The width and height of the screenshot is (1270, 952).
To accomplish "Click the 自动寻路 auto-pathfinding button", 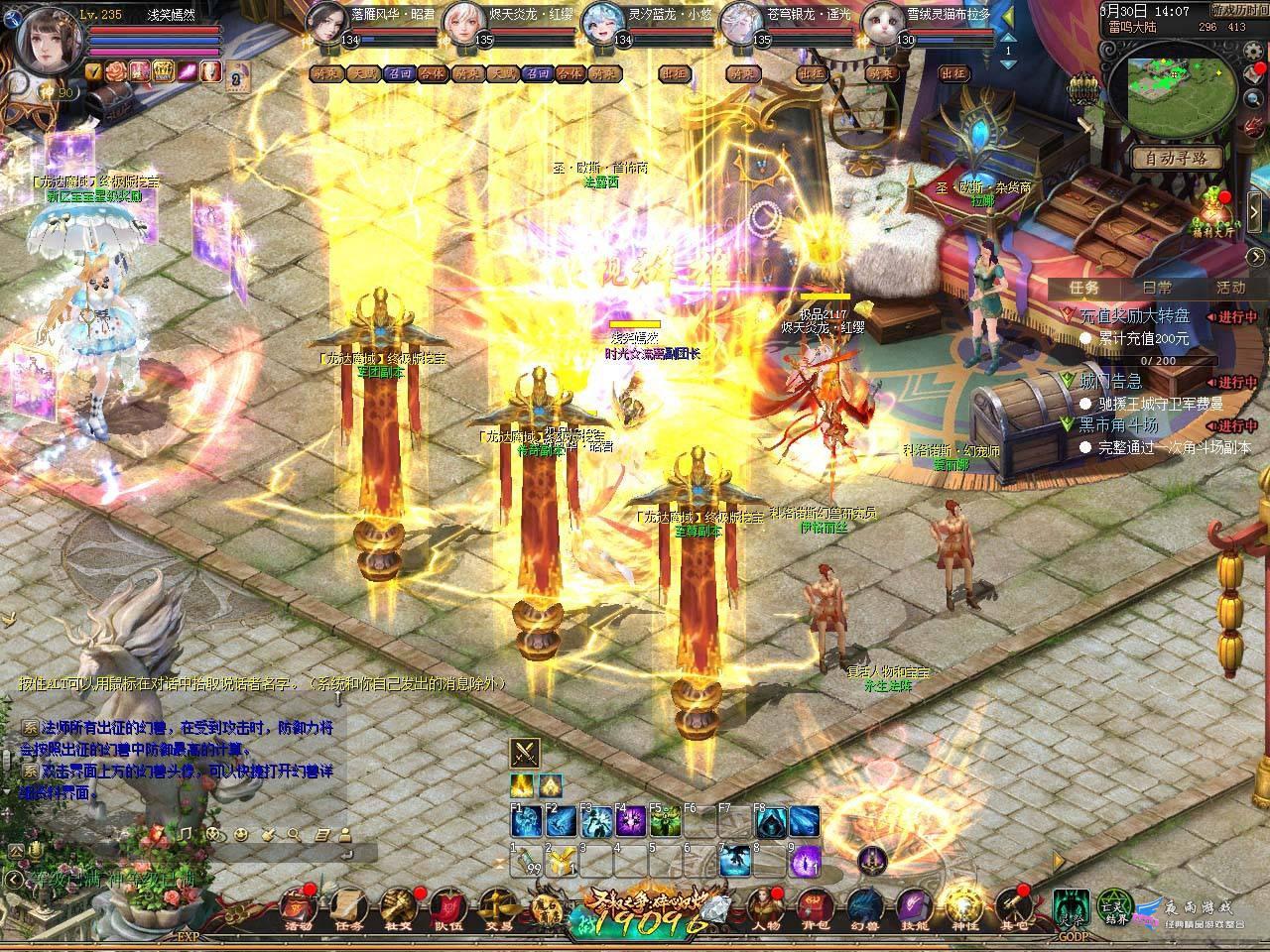I will coord(1176,158).
